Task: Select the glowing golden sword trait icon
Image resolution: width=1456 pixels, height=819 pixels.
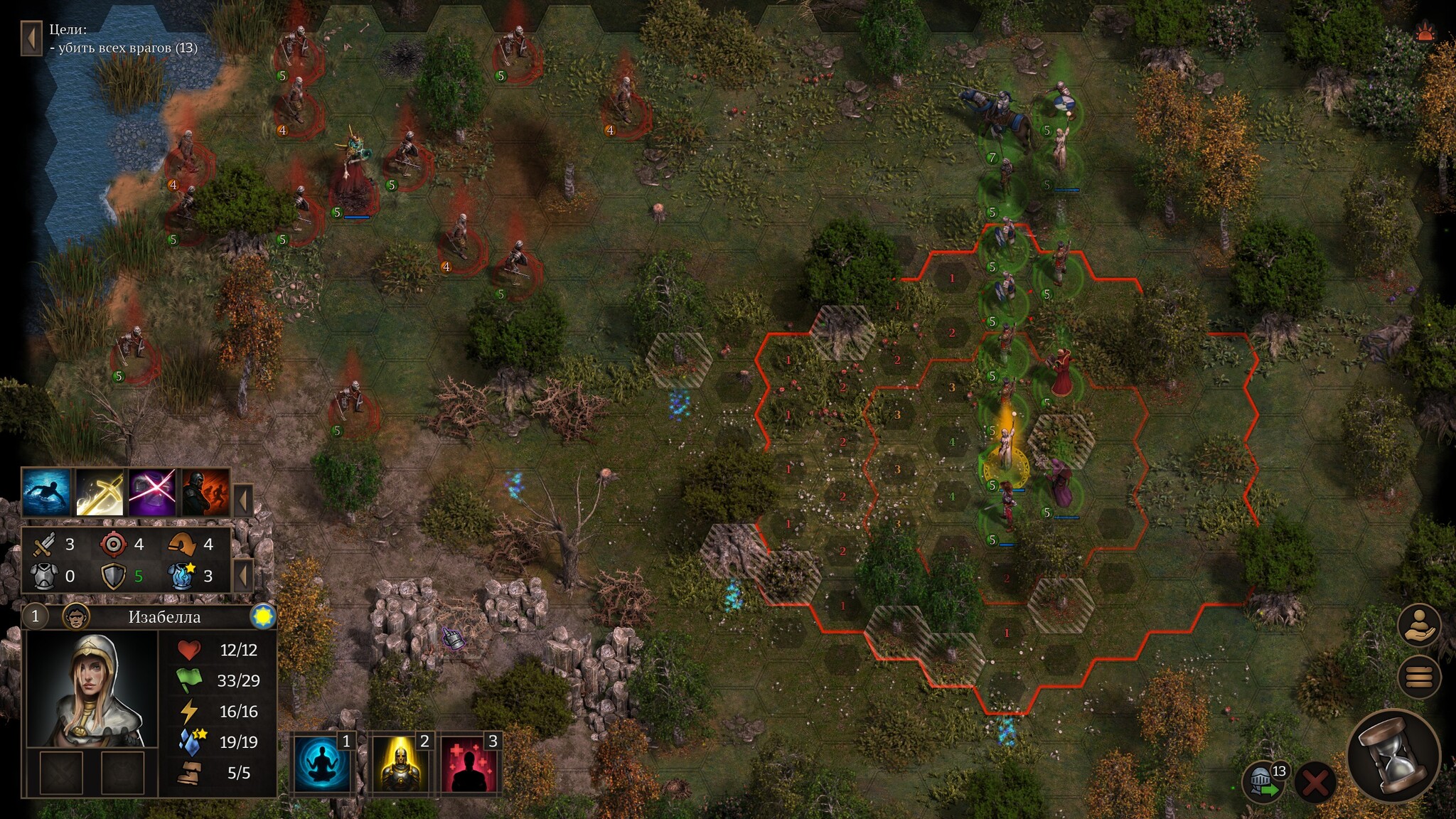Action: 100,492
